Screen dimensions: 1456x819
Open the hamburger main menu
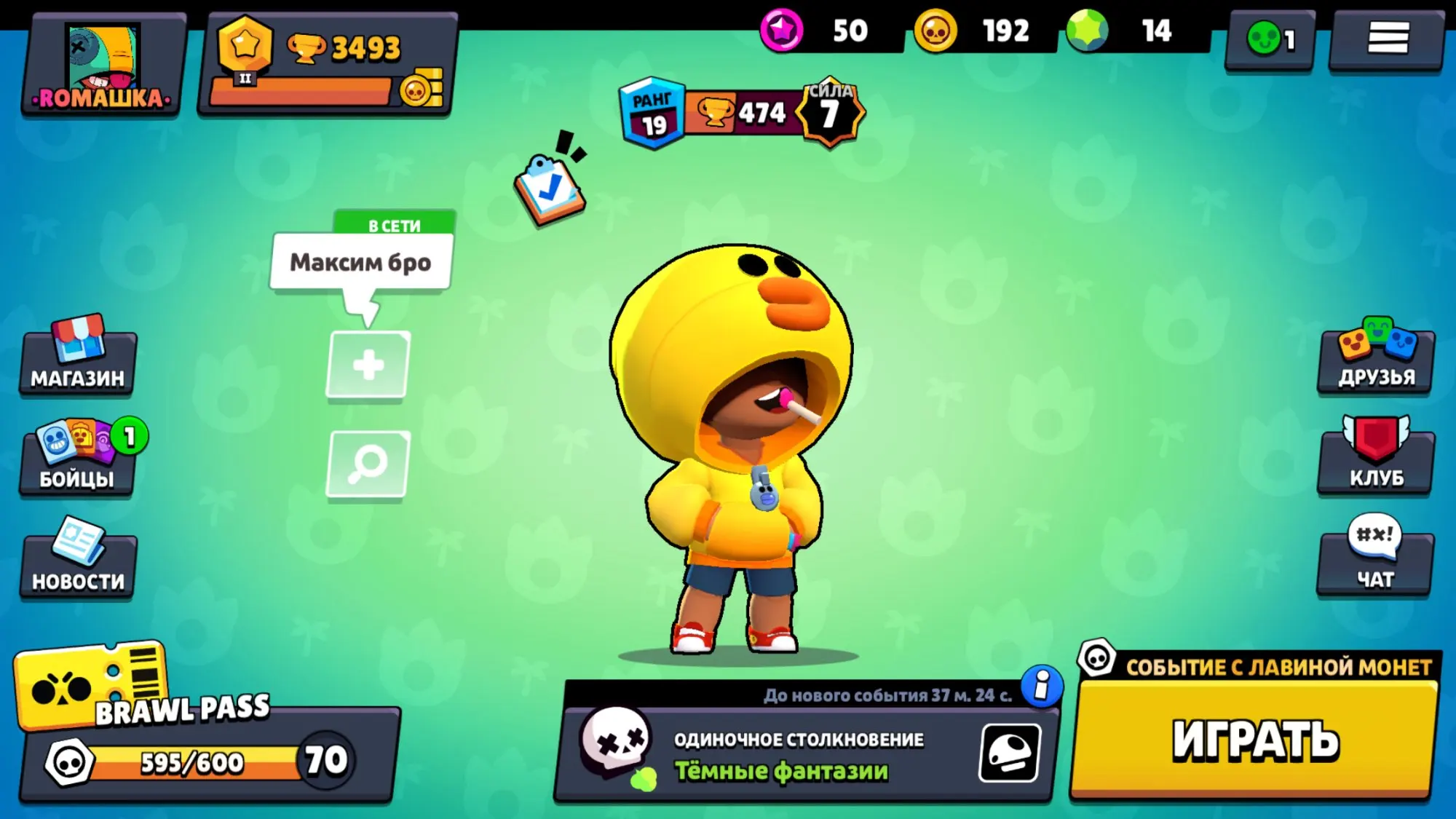coord(1387,39)
